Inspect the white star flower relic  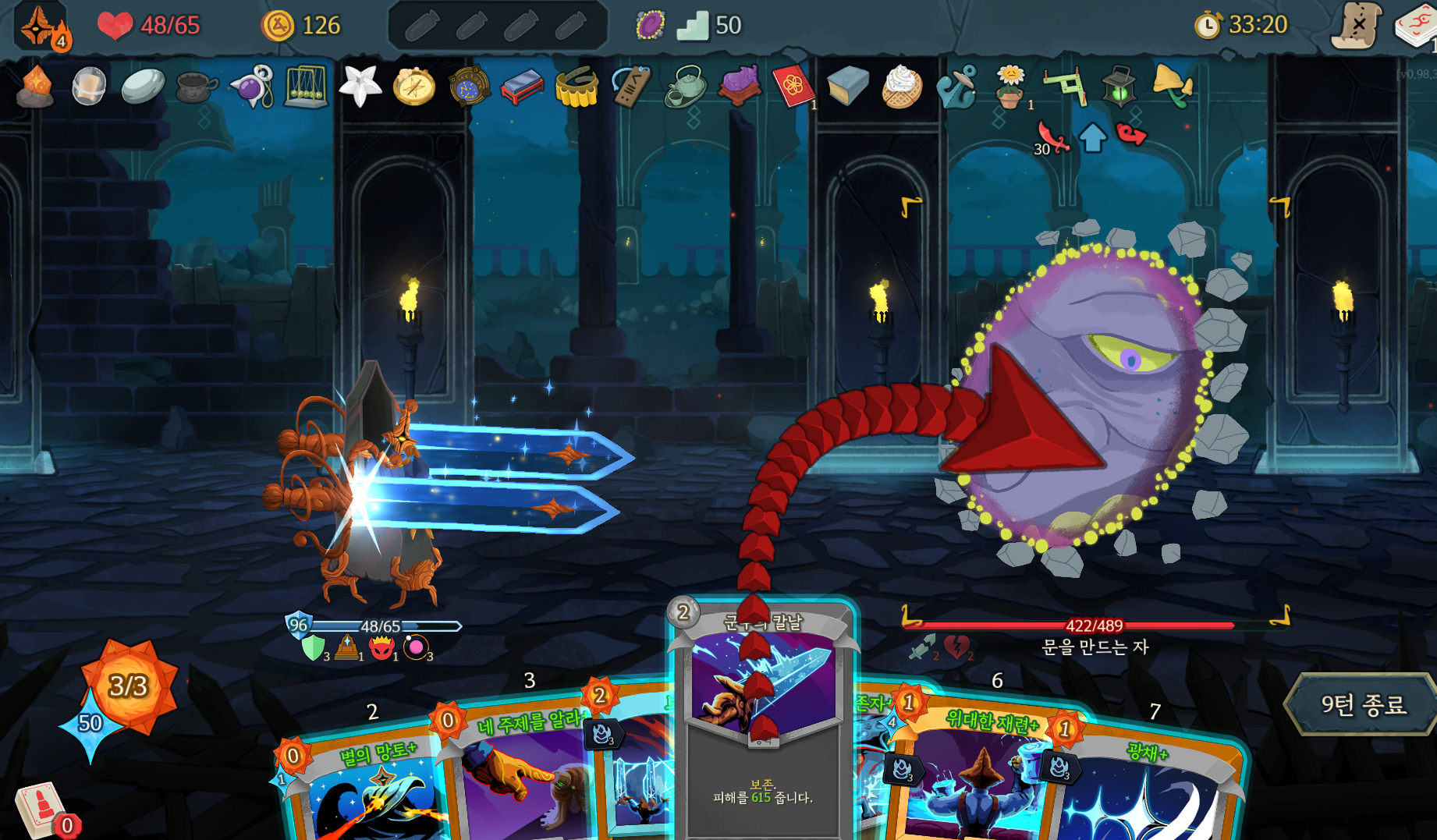(360, 85)
